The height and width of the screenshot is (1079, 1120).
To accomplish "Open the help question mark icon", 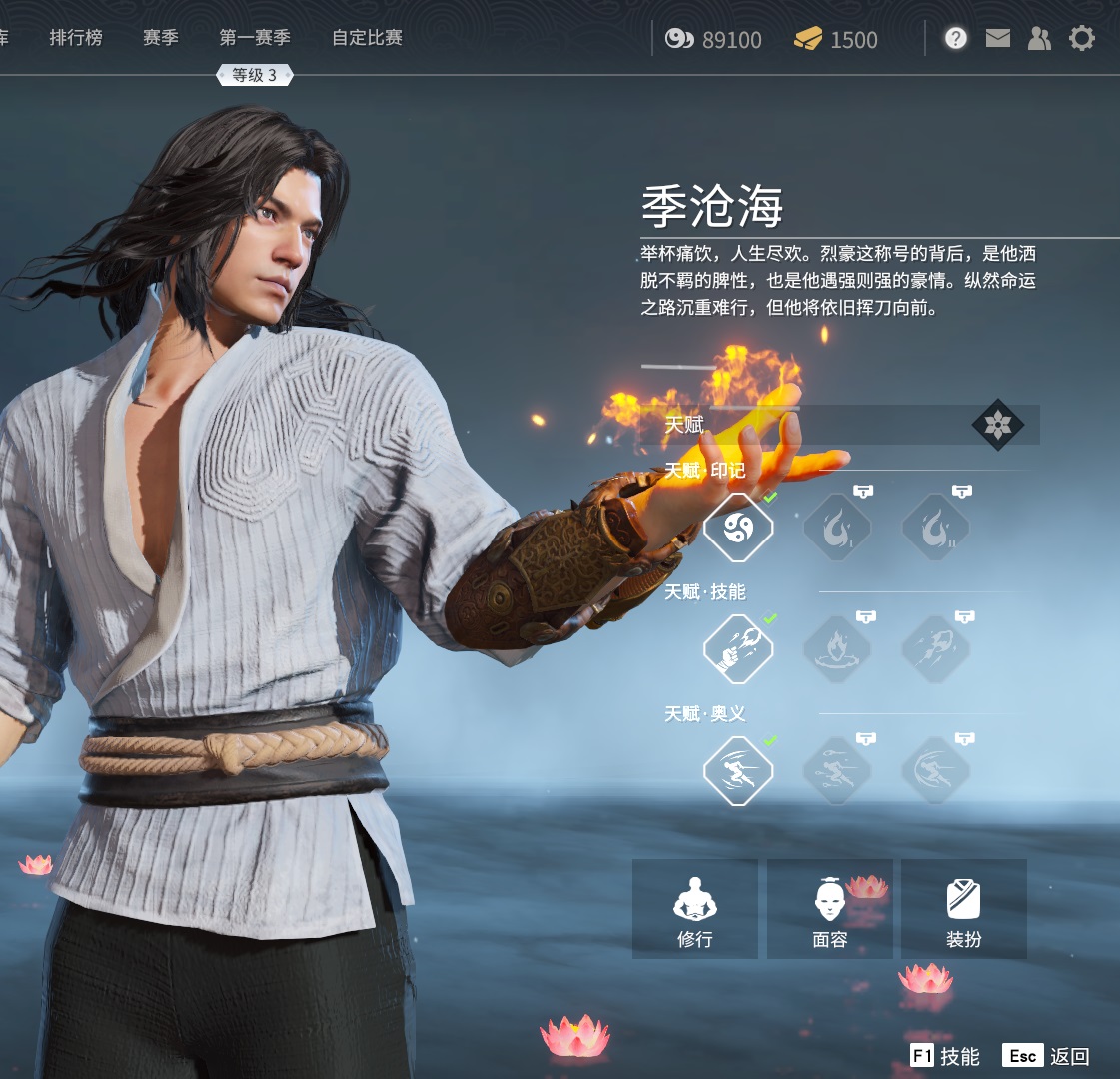I will (x=956, y=39).
